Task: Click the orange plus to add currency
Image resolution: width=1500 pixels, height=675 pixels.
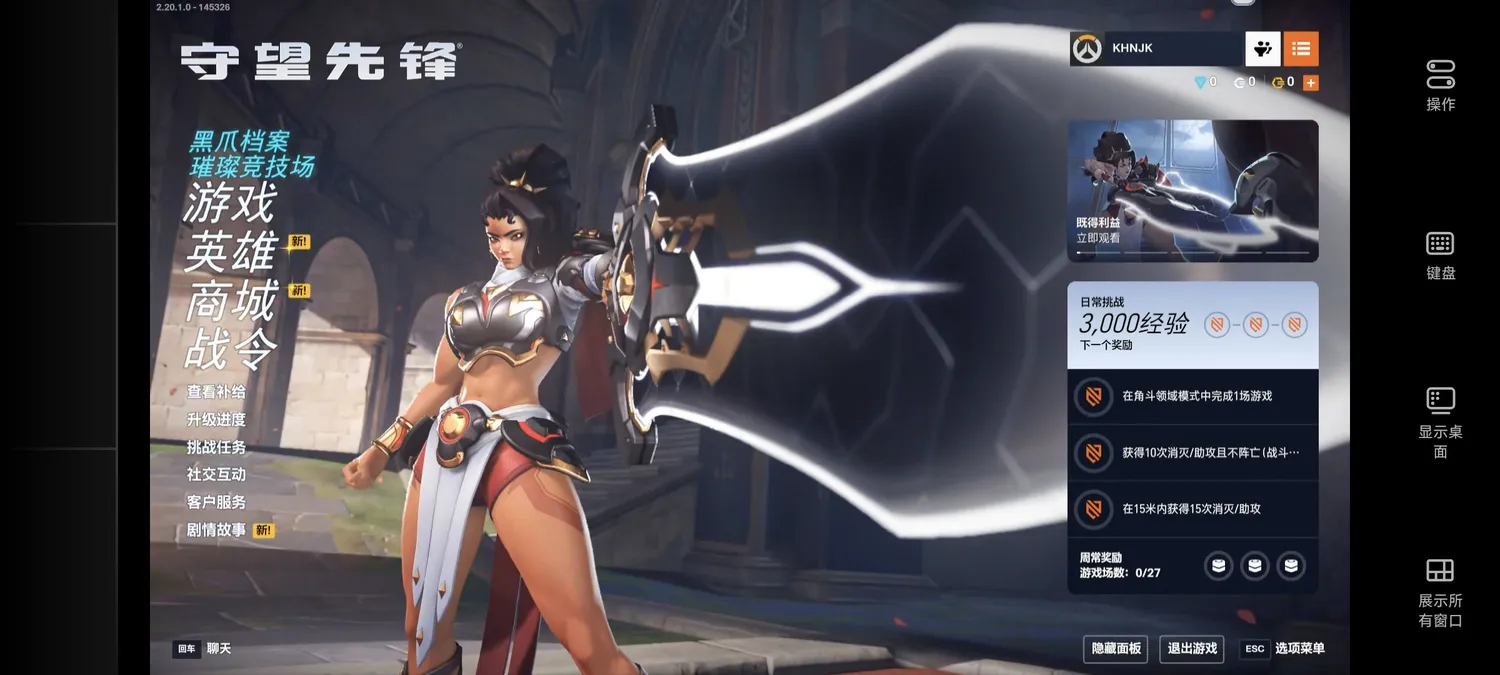Action: [x=1311, y=83]
